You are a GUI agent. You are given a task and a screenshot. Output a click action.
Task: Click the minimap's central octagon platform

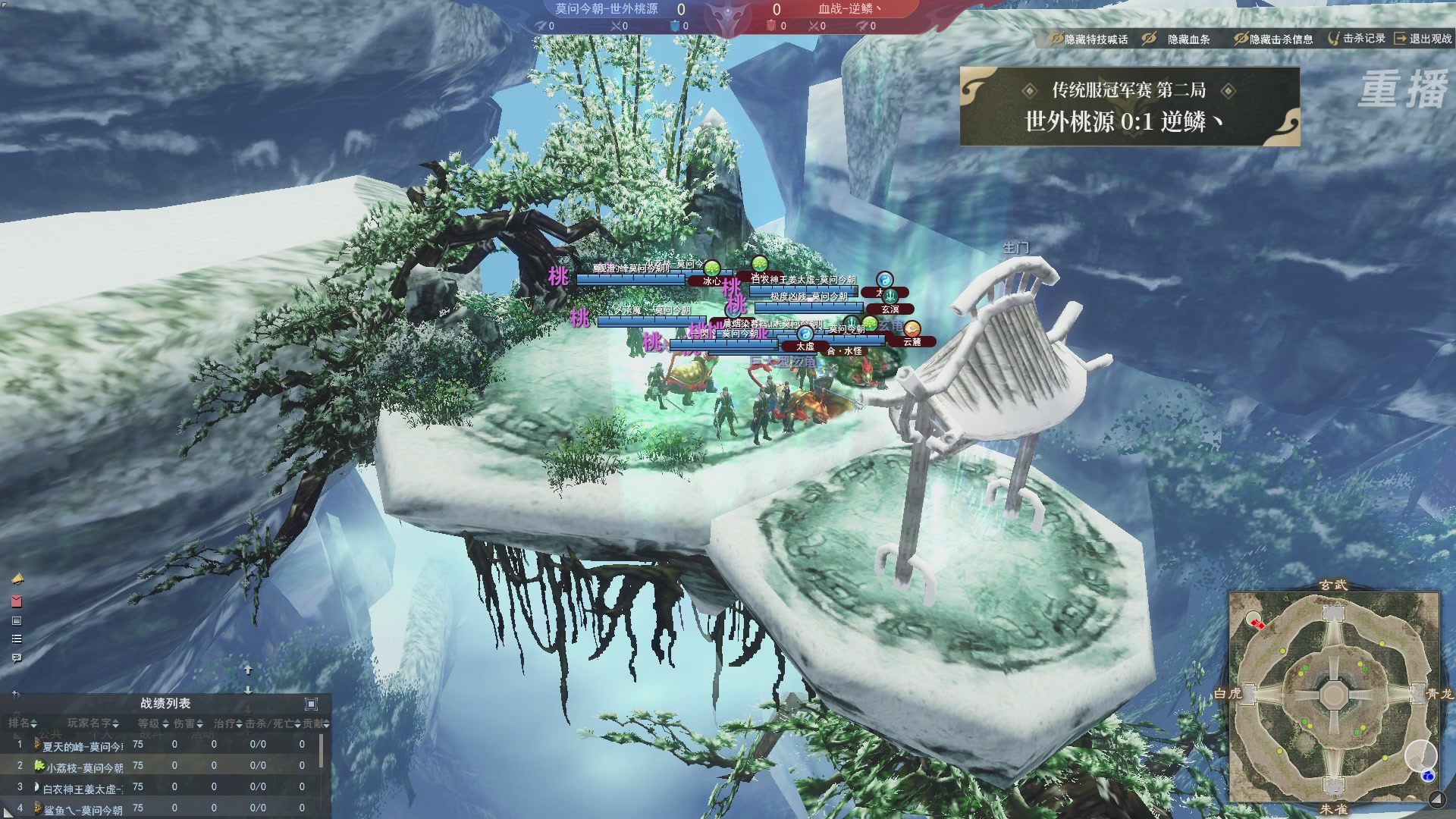click(x=1333, y=694)
